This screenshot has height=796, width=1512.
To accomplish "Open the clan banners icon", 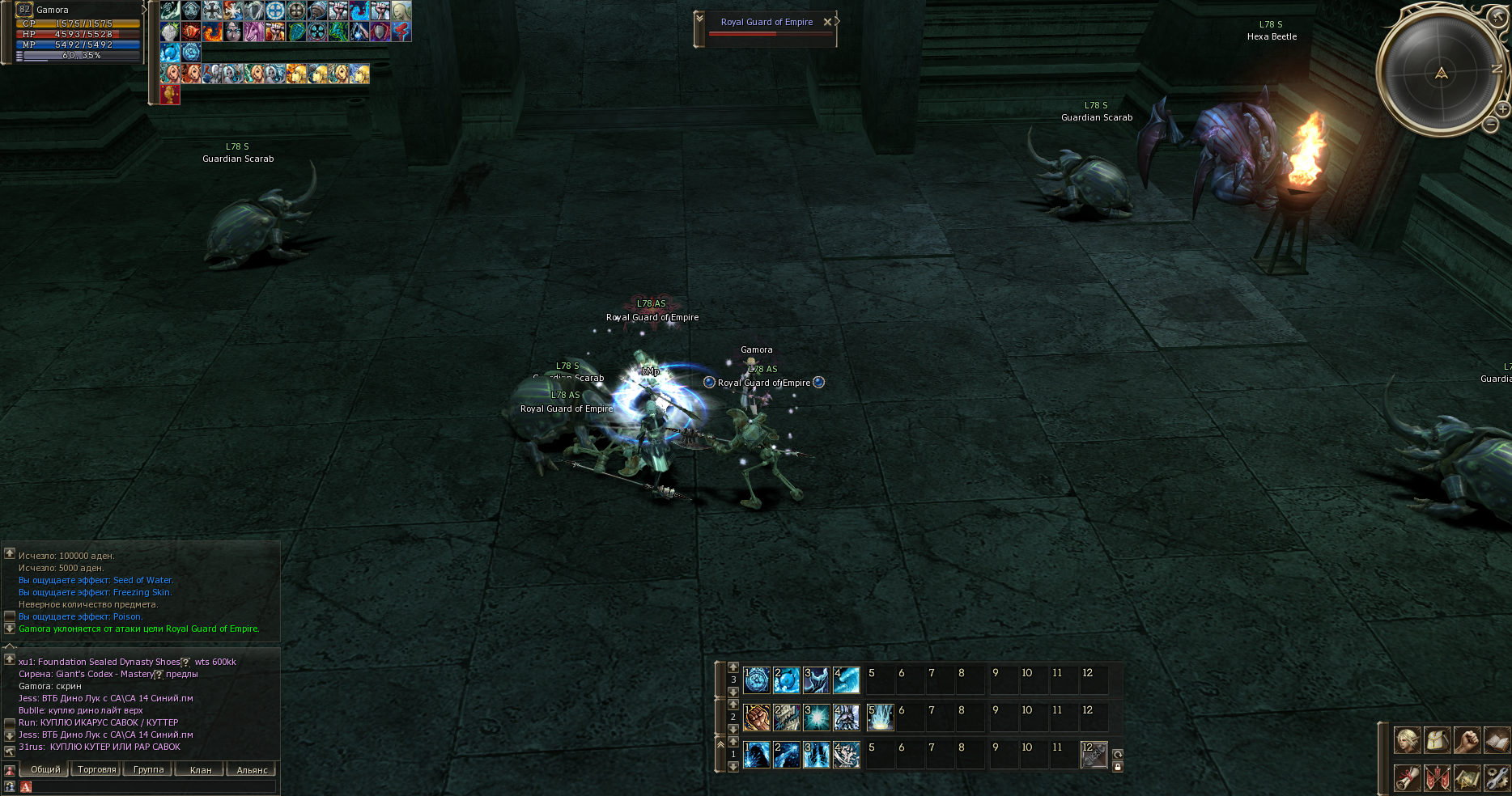I will tap(1437, 777).
